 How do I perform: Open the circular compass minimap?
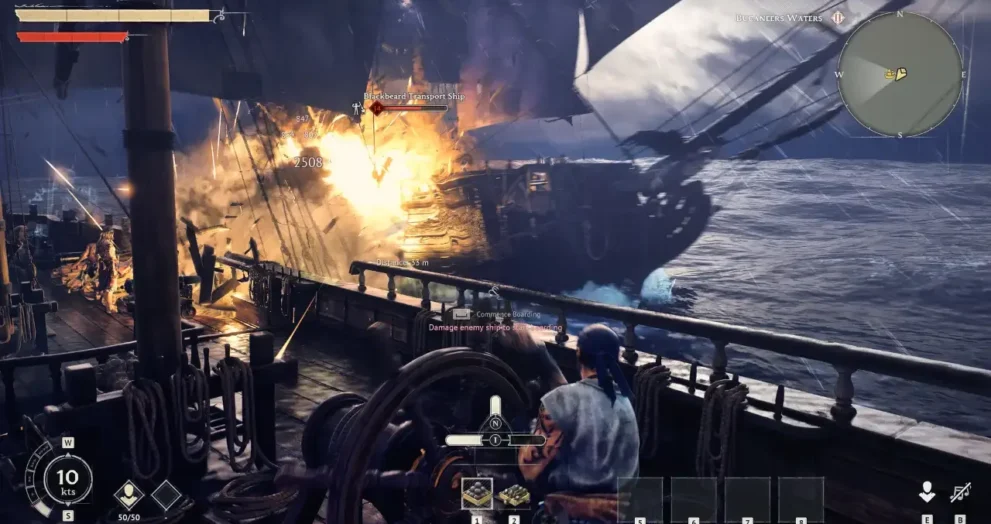tap(899, 76)
